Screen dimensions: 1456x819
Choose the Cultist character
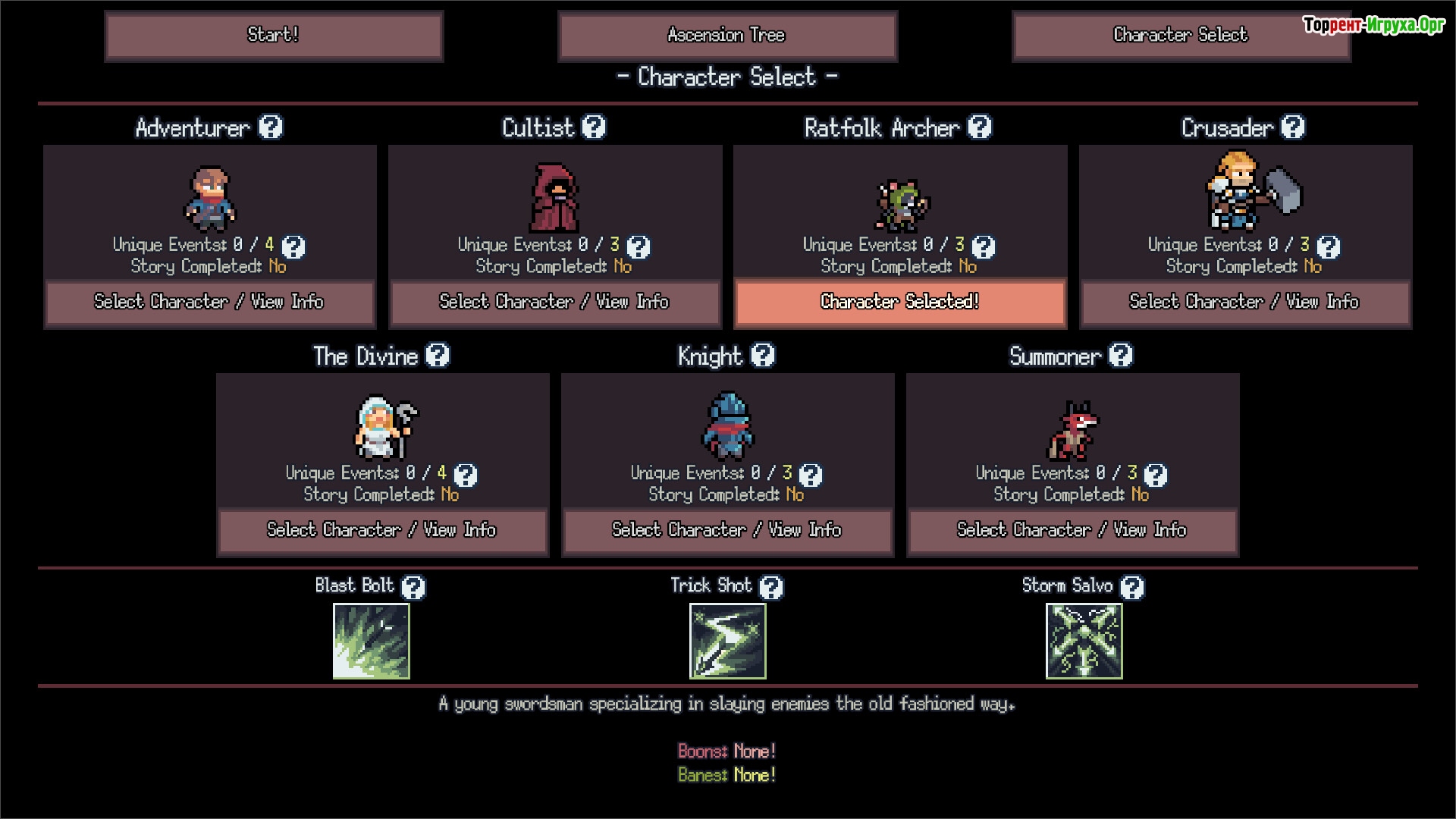[554, 303]
